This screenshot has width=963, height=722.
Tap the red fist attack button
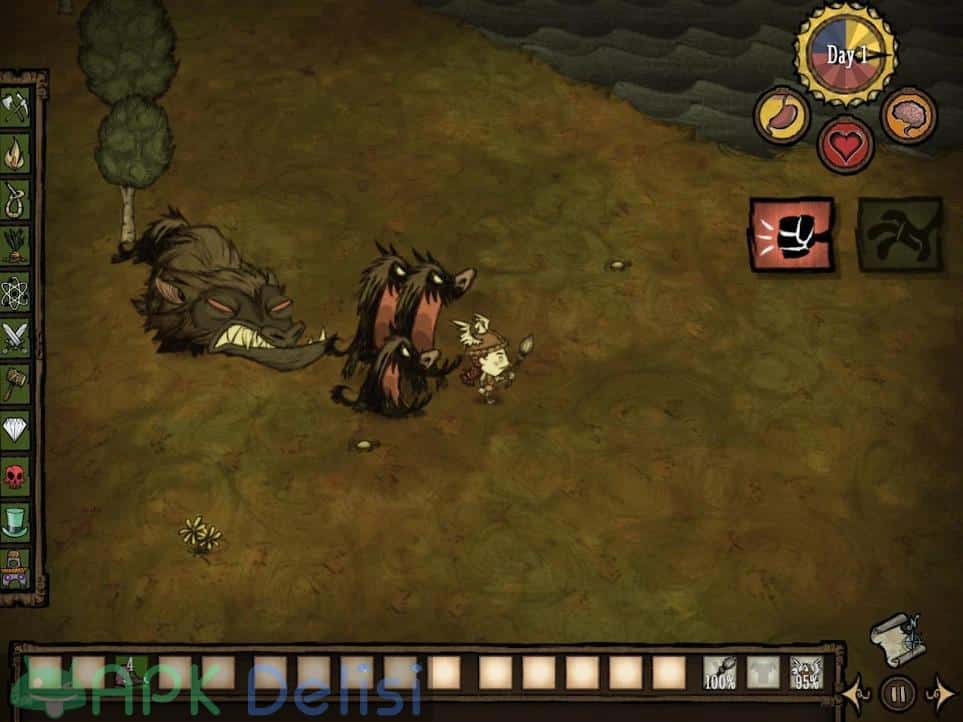pos(791,234)
